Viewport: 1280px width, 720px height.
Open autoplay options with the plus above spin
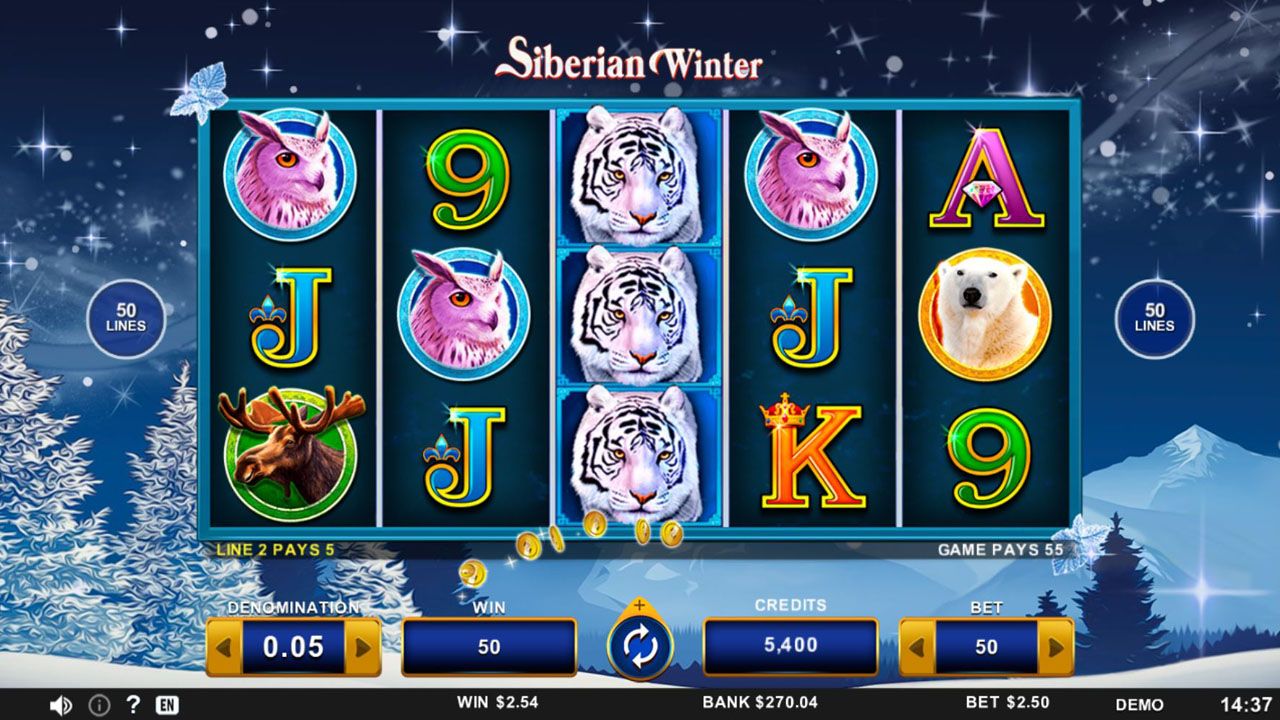tap(639, 606)
